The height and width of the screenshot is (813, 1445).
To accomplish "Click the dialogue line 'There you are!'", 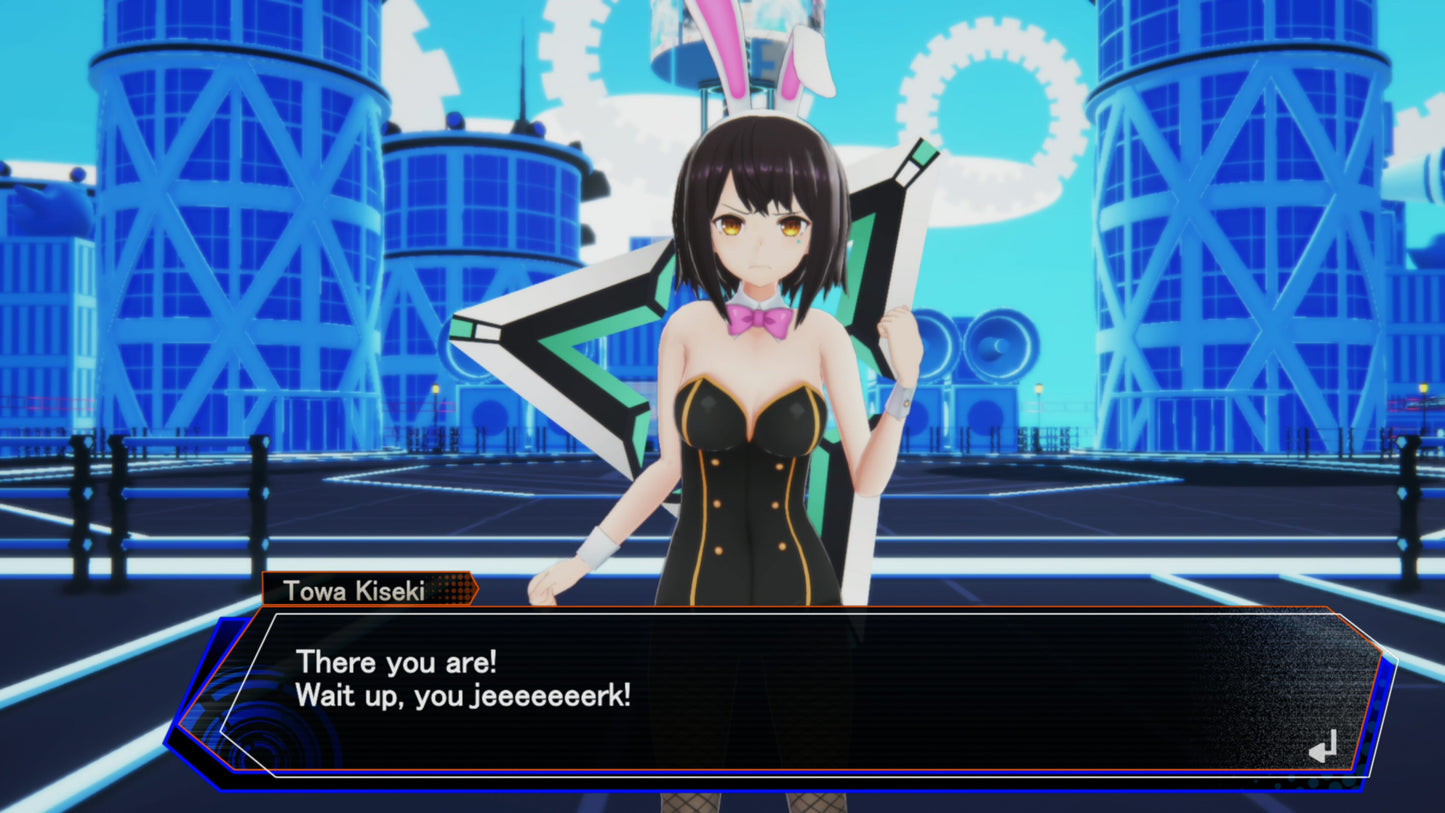I will [x=396, y=662].
